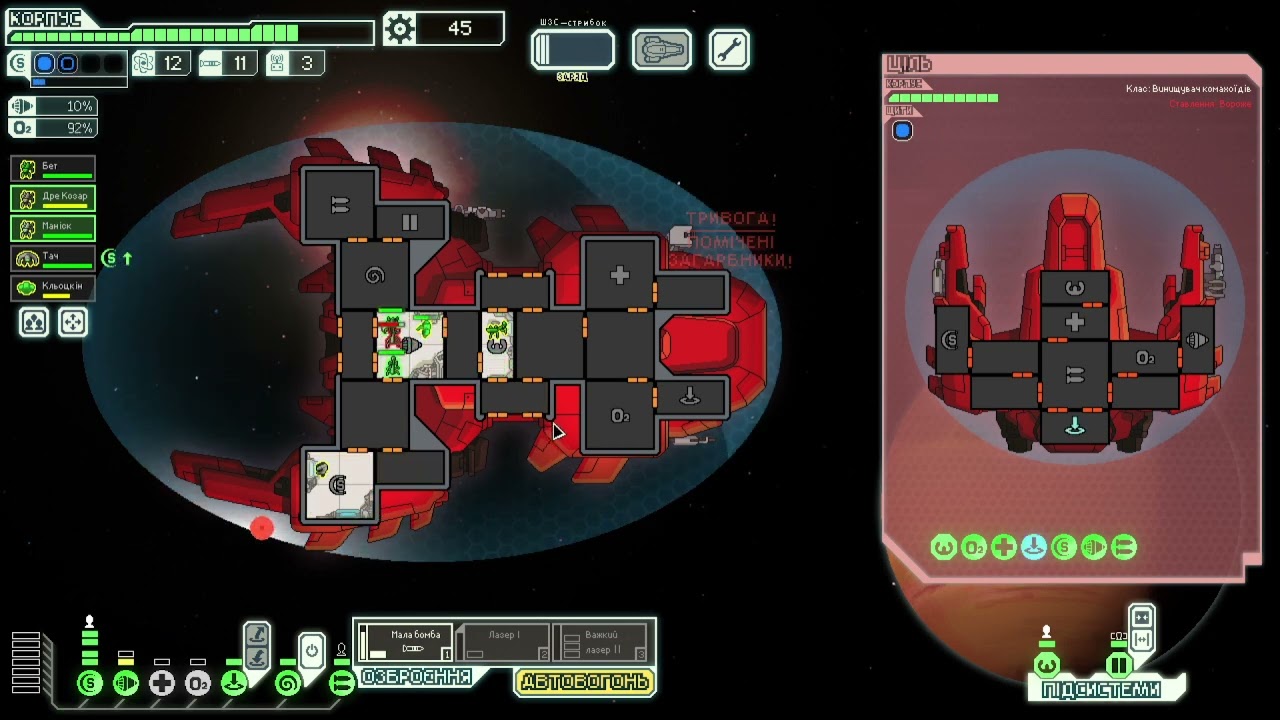This screenshot has width=1280, height=720.
Task: Send crew back to saved stations
Action: (x=73, y=322)
